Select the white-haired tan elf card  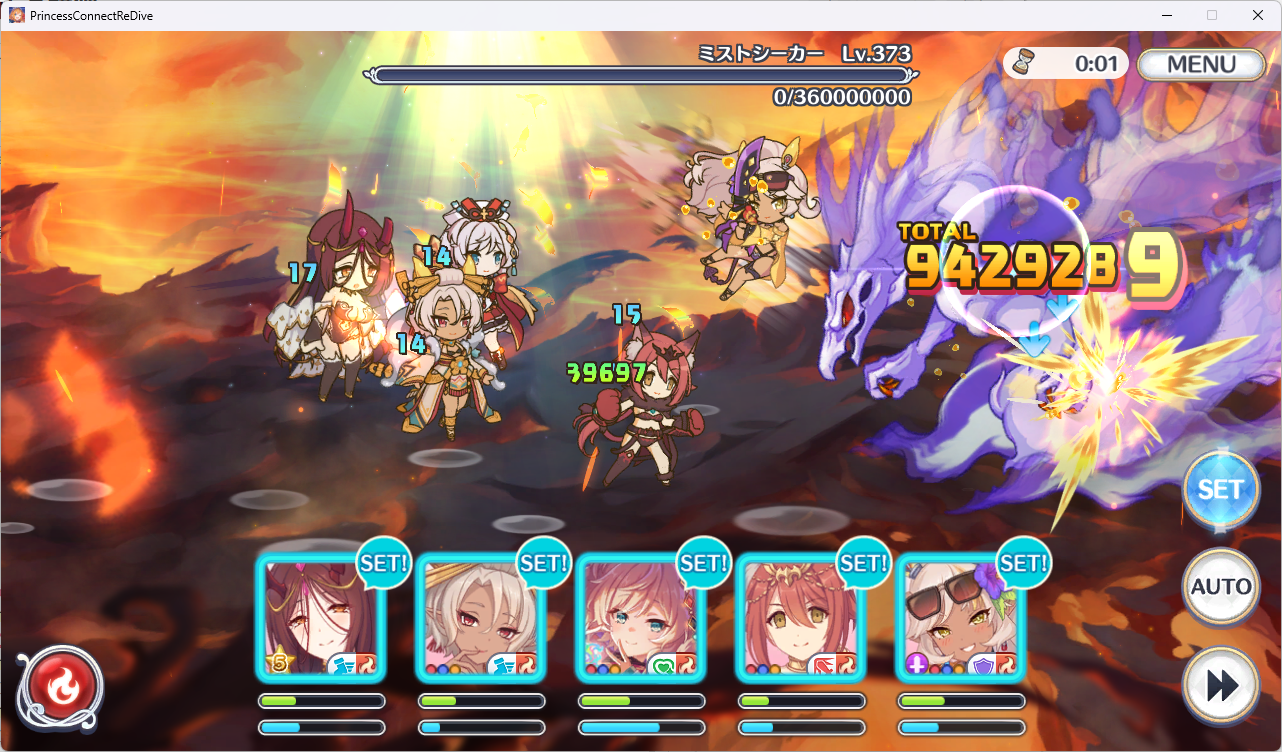click(x=480, y=619)
